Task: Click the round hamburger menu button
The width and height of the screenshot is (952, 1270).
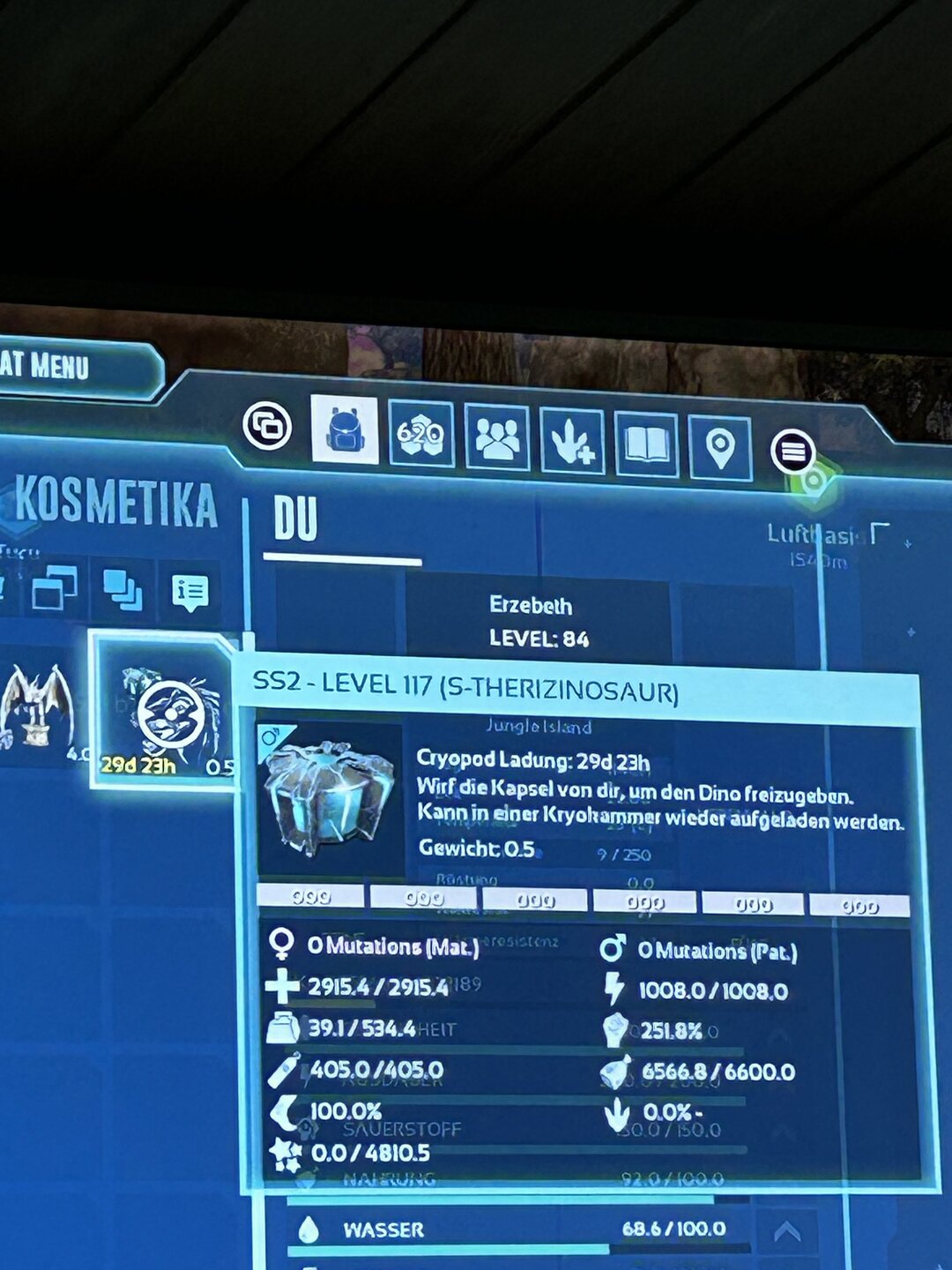Action: pyautogui.click(x=792, y=452)
